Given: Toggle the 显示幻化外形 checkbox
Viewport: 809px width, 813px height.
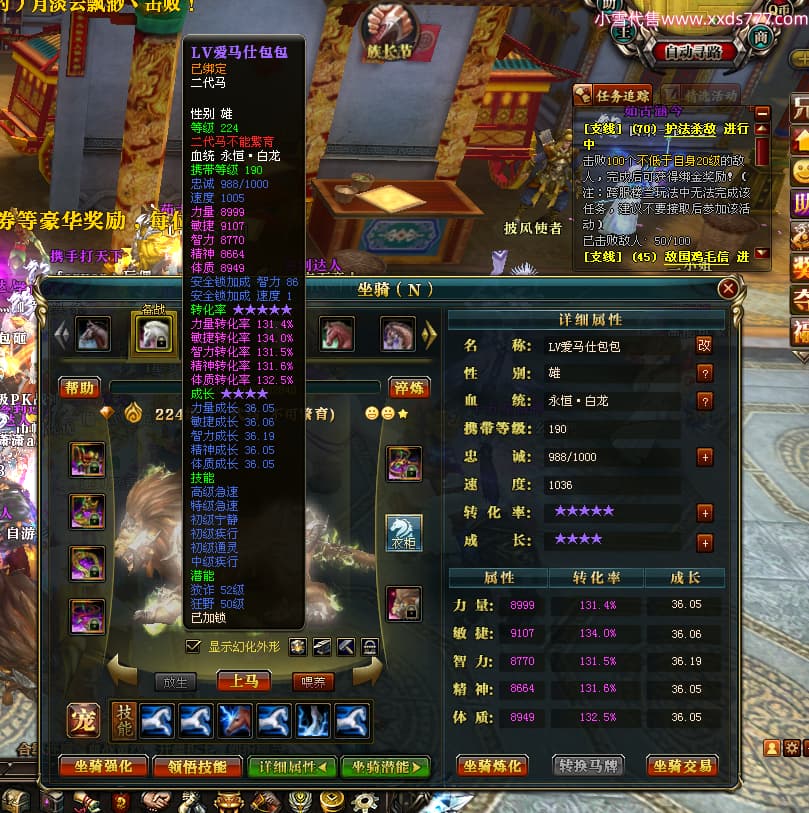Looking at the screenshot, I should pyautogui.click(x=193, y=646).
